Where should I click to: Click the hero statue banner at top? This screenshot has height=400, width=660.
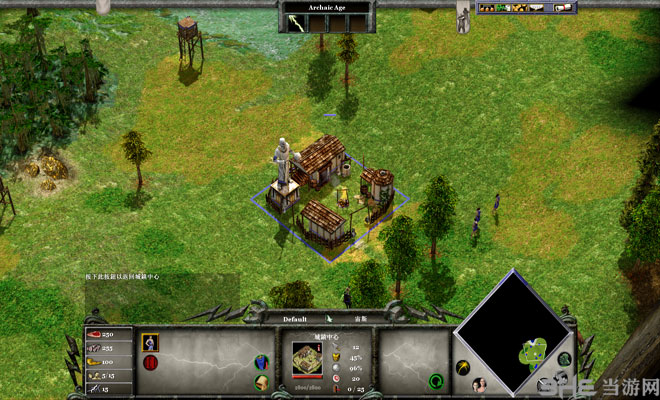(463, 18)
